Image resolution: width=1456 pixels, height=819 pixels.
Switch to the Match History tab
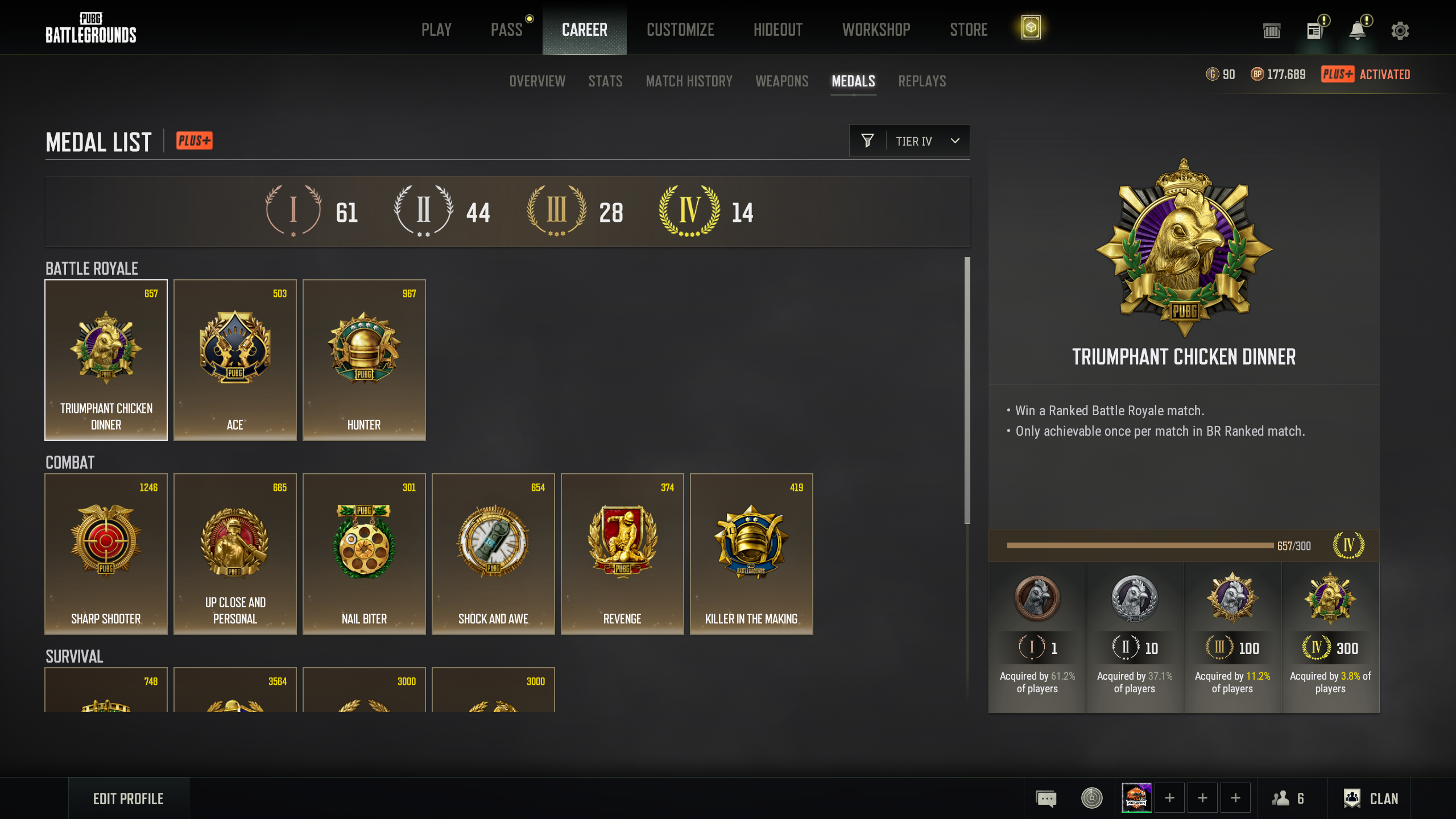(x=689, y=81)
